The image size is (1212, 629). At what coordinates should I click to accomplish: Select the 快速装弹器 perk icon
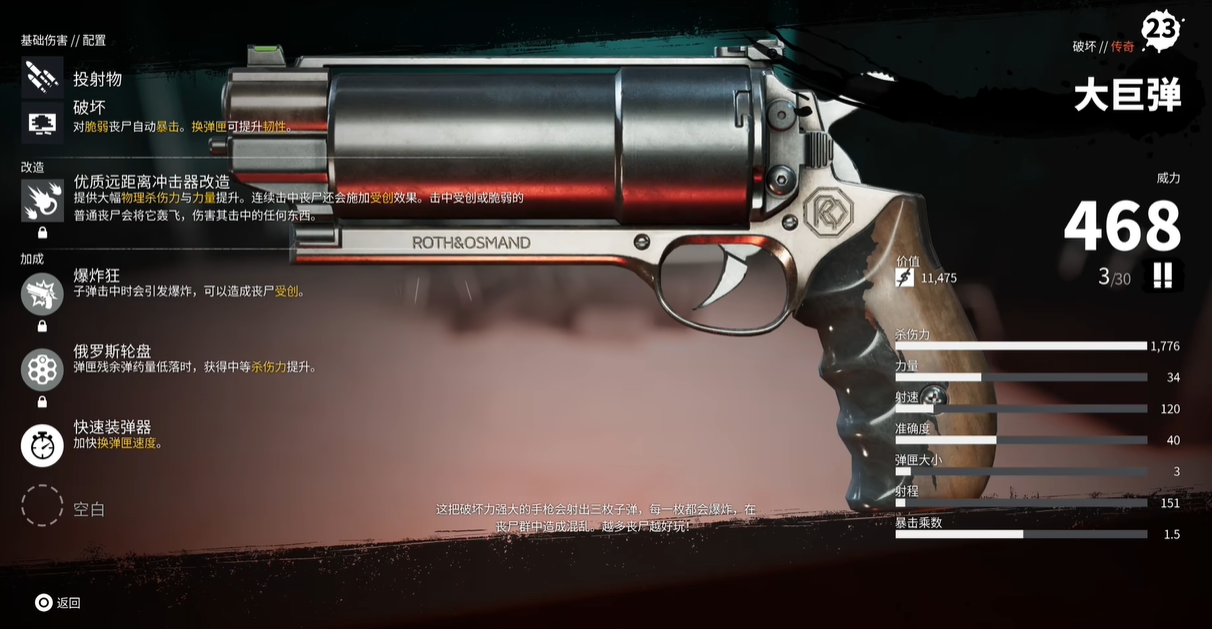pos(42,445)
